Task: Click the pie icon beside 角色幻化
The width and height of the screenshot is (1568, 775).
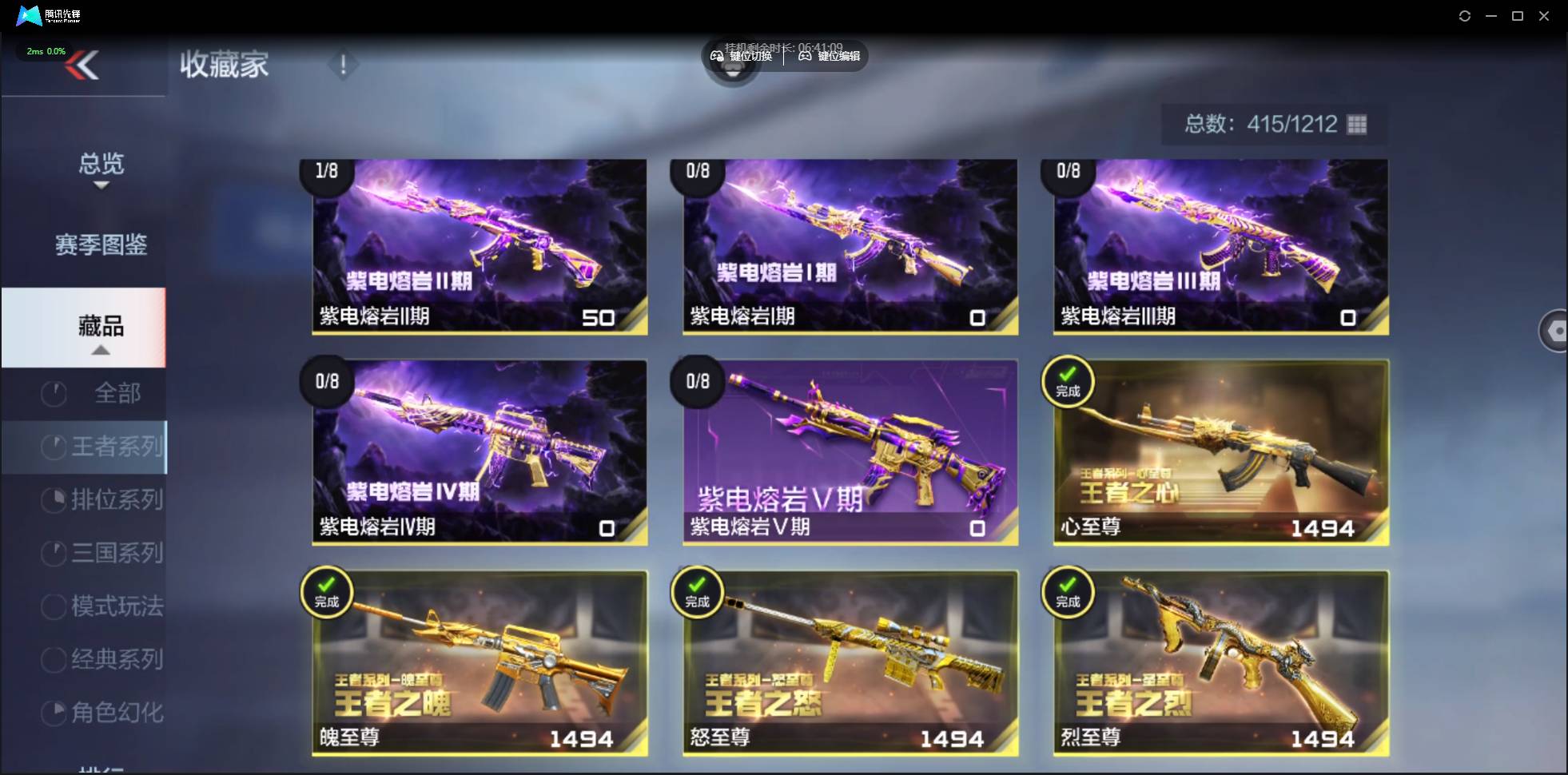Action: tap(53, 712)
